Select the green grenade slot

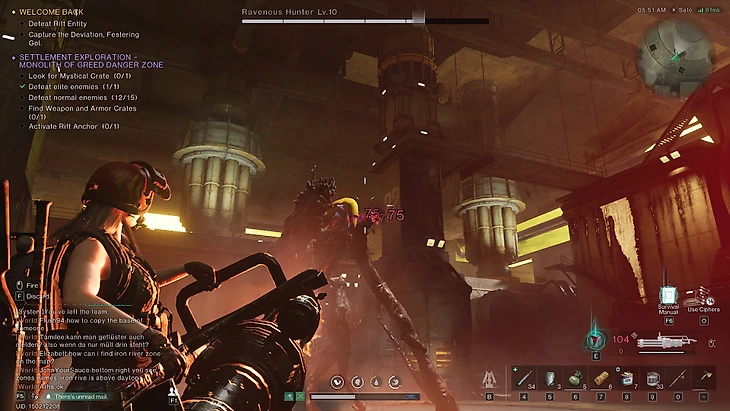575,378
